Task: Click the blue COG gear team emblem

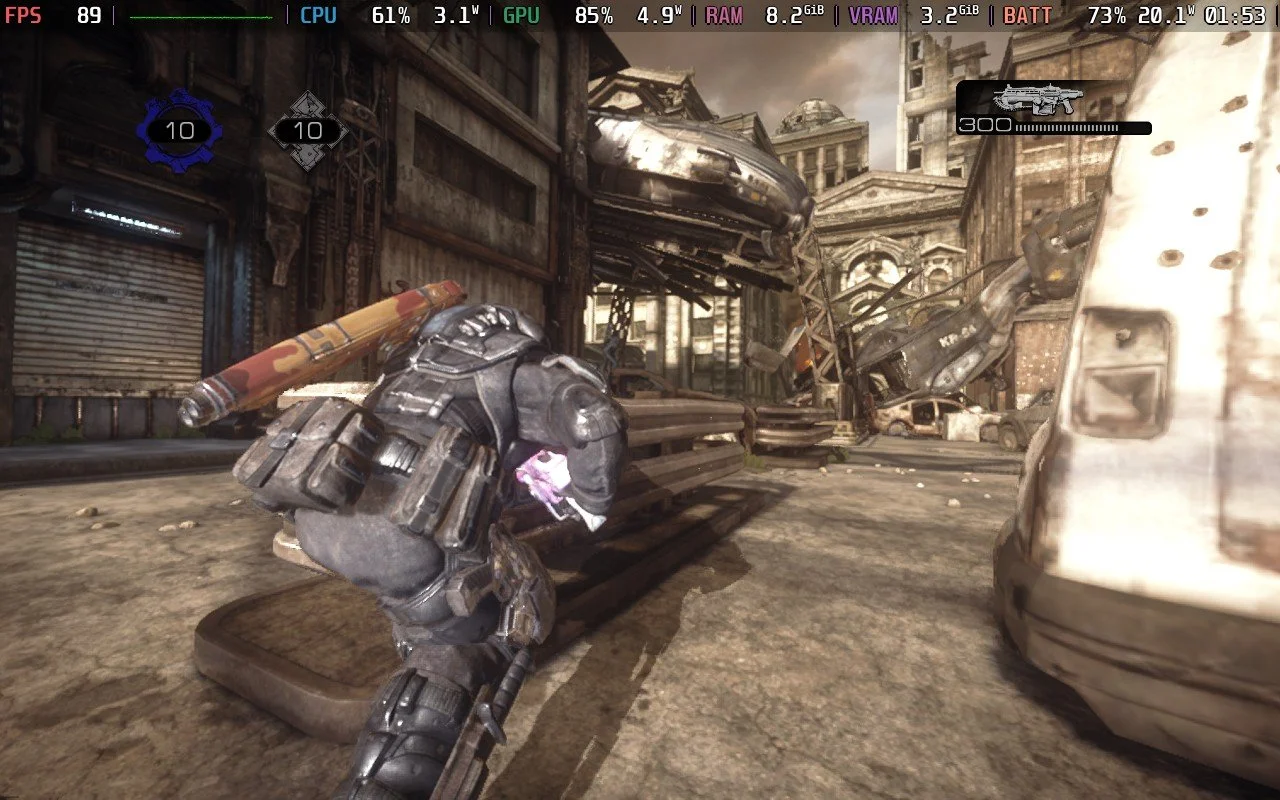Action: click(180, 131)
